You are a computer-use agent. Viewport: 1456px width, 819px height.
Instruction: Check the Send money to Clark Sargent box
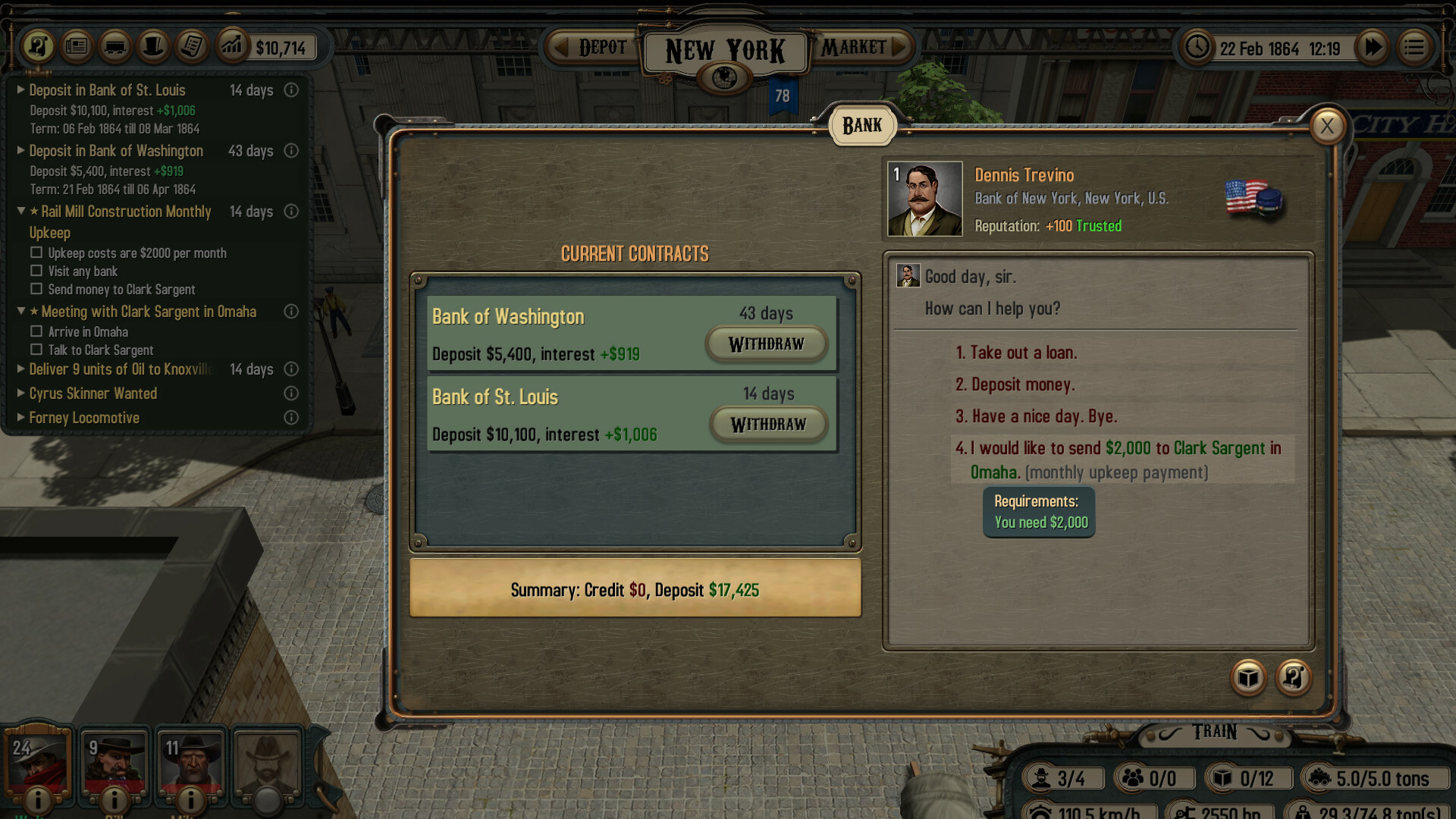pos(36,289)
